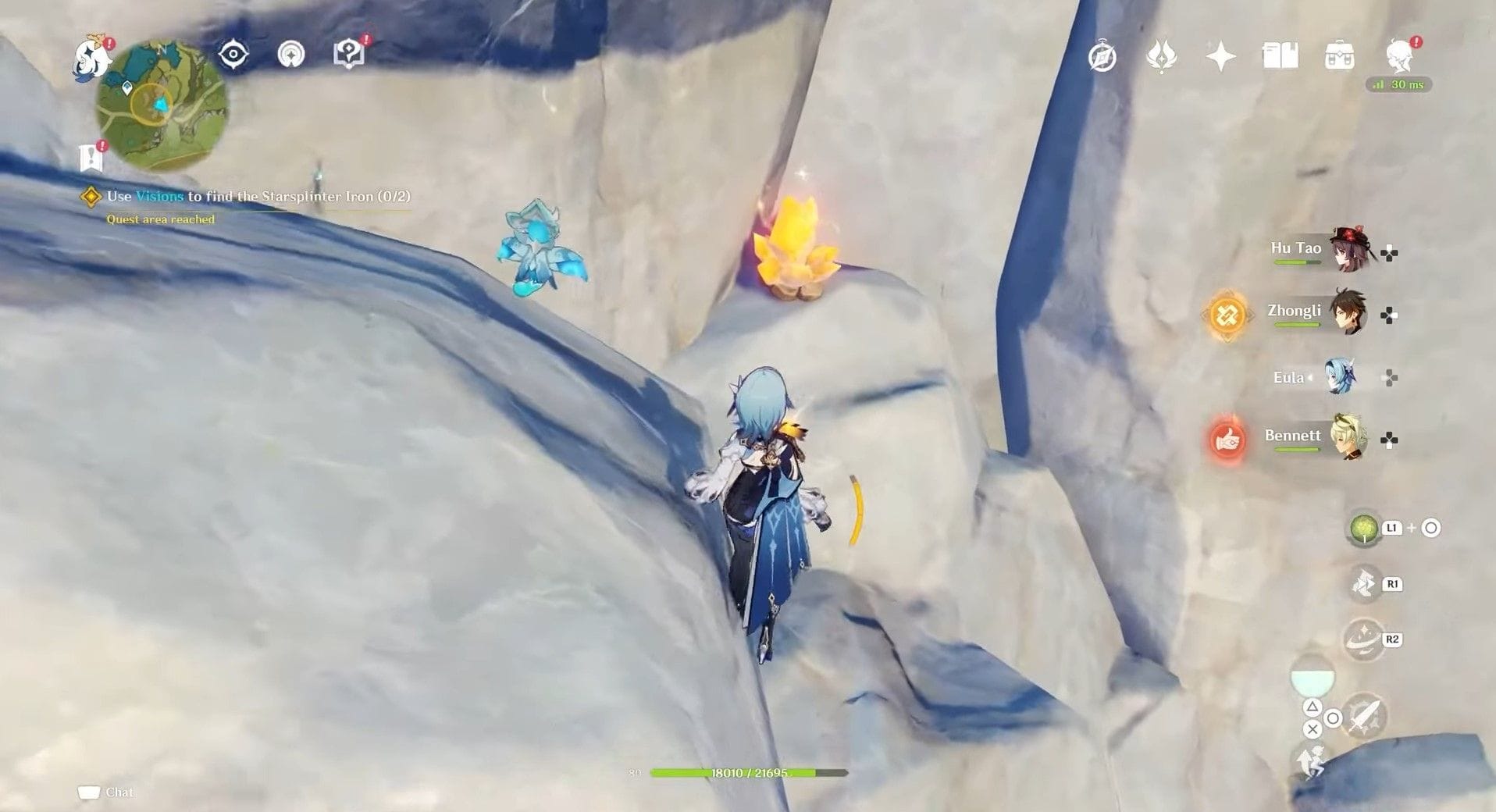Open the Wish menu star icon

point(1220,57)
